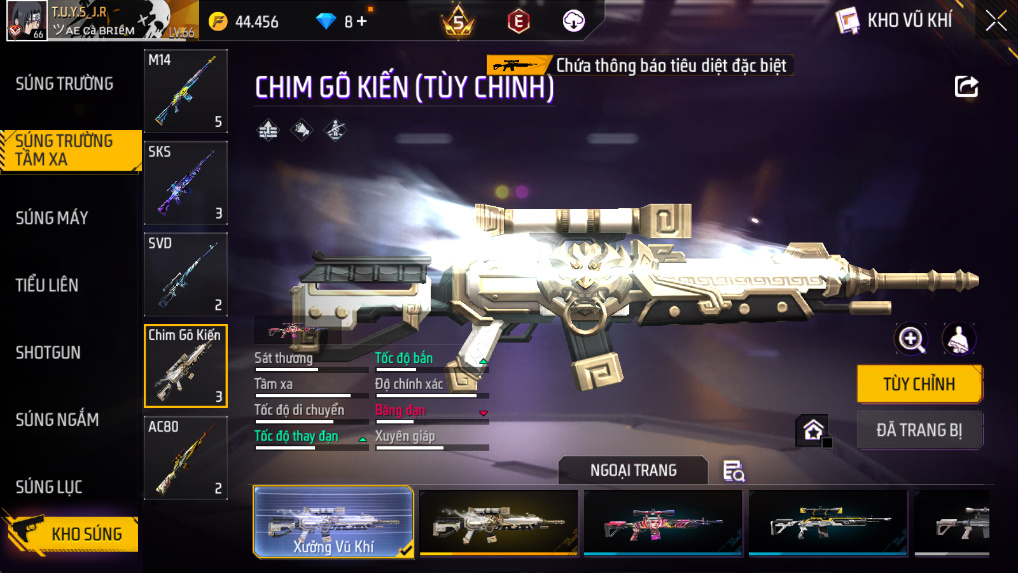Choose the SKS weapon tile
Image resolution: width=1018 pixels, height=573 pixels.
click(186, 182)
